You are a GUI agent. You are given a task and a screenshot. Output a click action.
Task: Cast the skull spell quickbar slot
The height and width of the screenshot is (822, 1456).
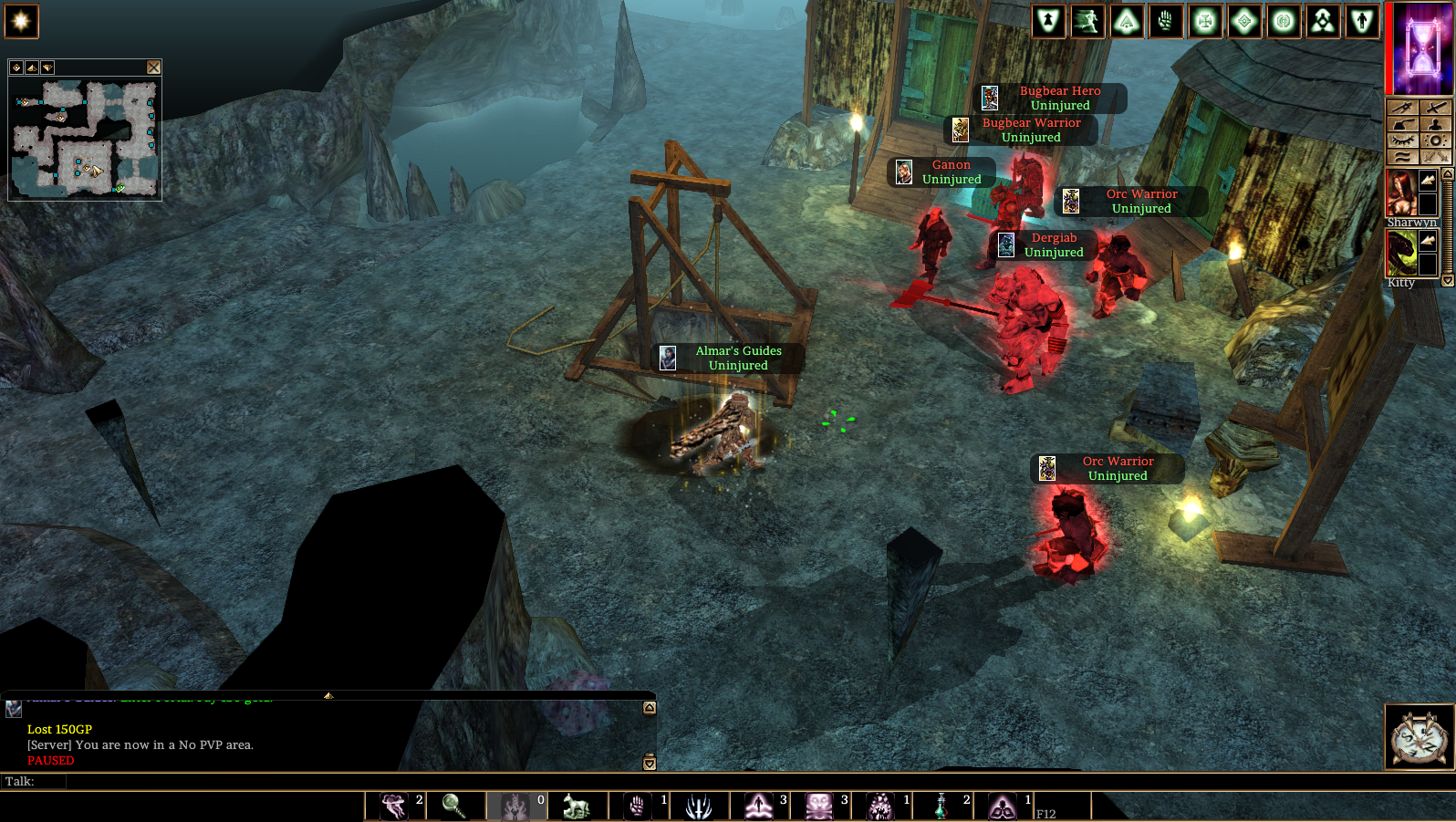coord(819,806)
